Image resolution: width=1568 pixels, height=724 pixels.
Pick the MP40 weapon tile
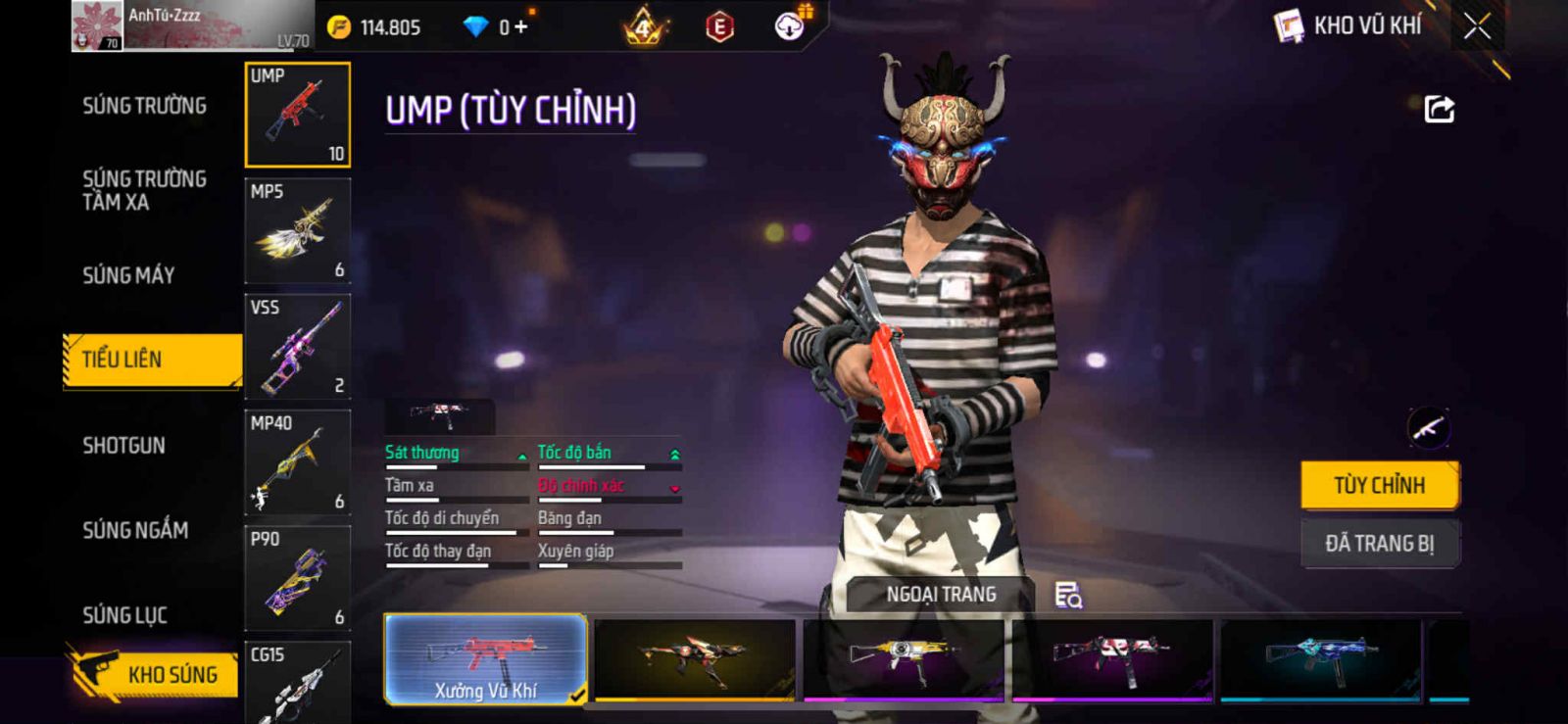pos(297,462)
